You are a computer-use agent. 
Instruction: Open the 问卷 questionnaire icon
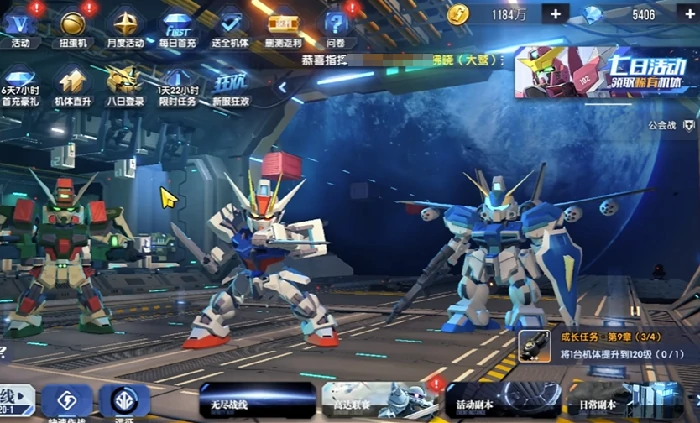pos(336,25)
